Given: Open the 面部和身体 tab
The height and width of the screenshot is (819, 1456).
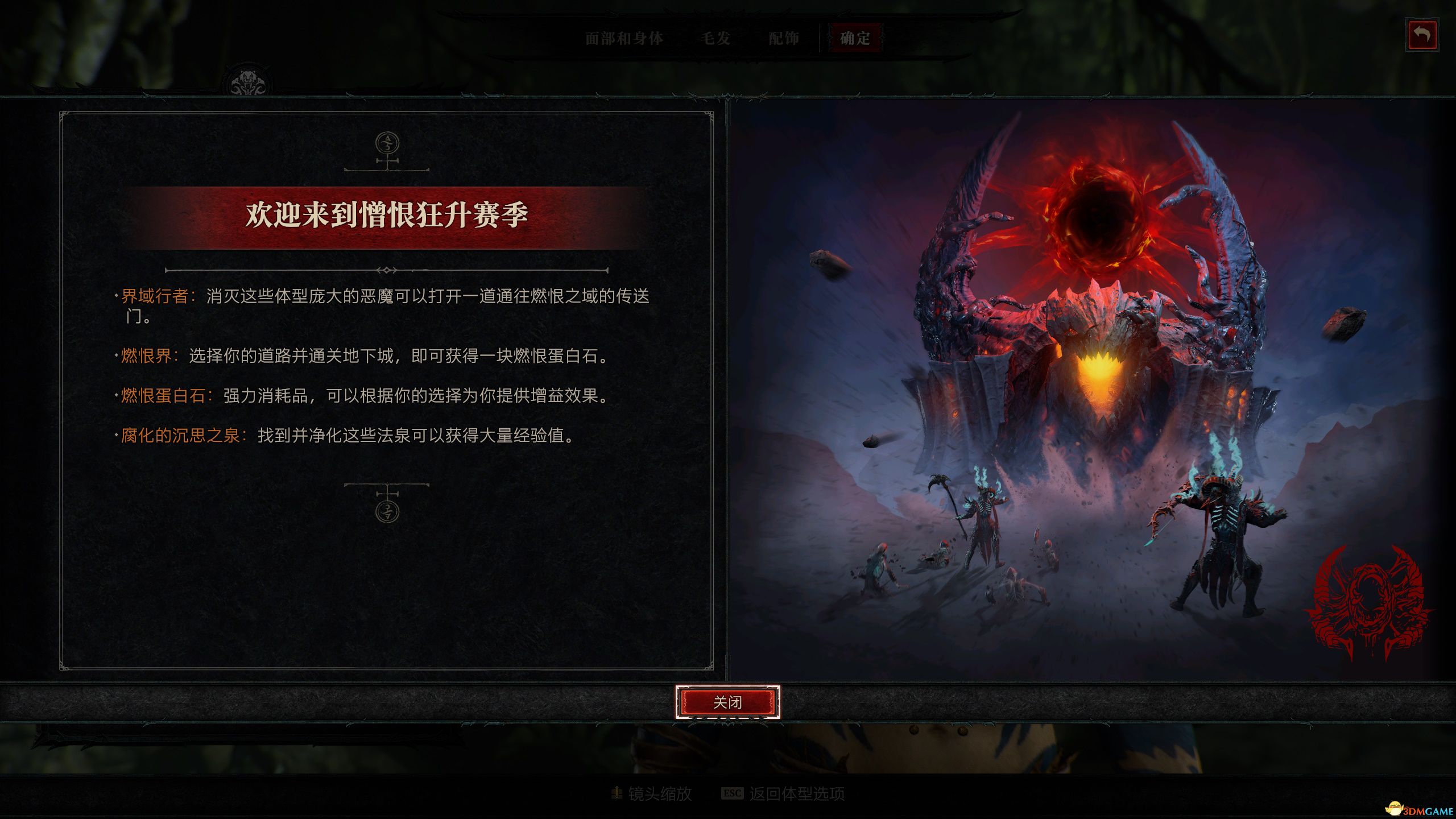Looking at the screenshot, I should 623,38.
